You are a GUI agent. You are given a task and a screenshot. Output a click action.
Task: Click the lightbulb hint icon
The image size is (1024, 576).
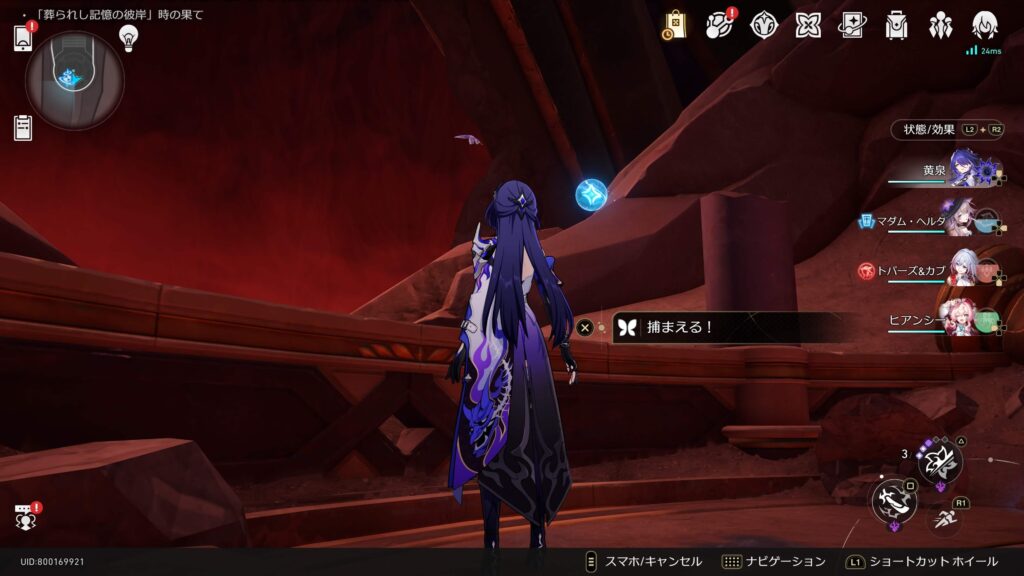point(128,37)
